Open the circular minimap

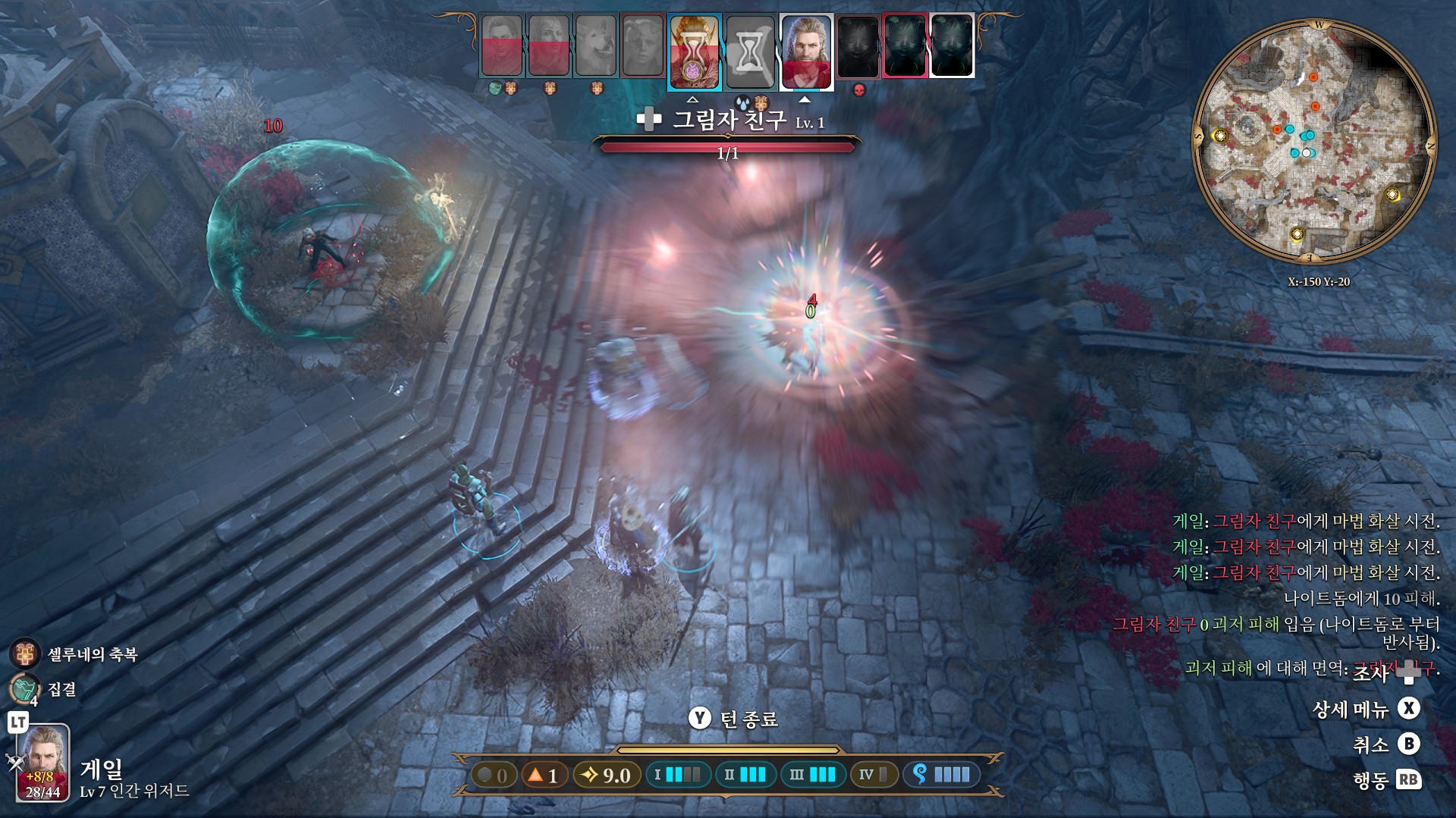click(1314, 142)
